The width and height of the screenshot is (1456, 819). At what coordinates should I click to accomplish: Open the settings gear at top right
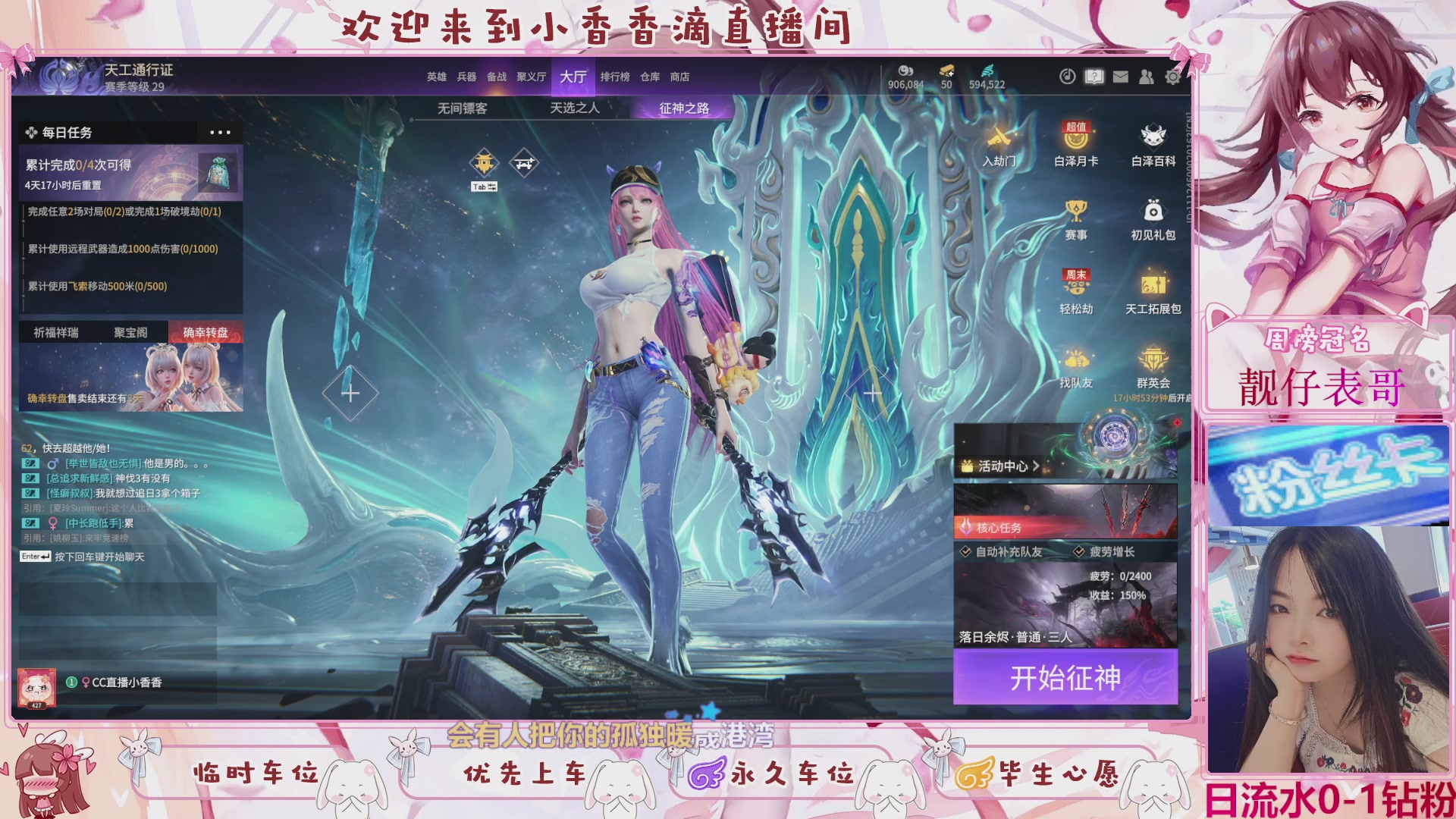[1173, 77]
